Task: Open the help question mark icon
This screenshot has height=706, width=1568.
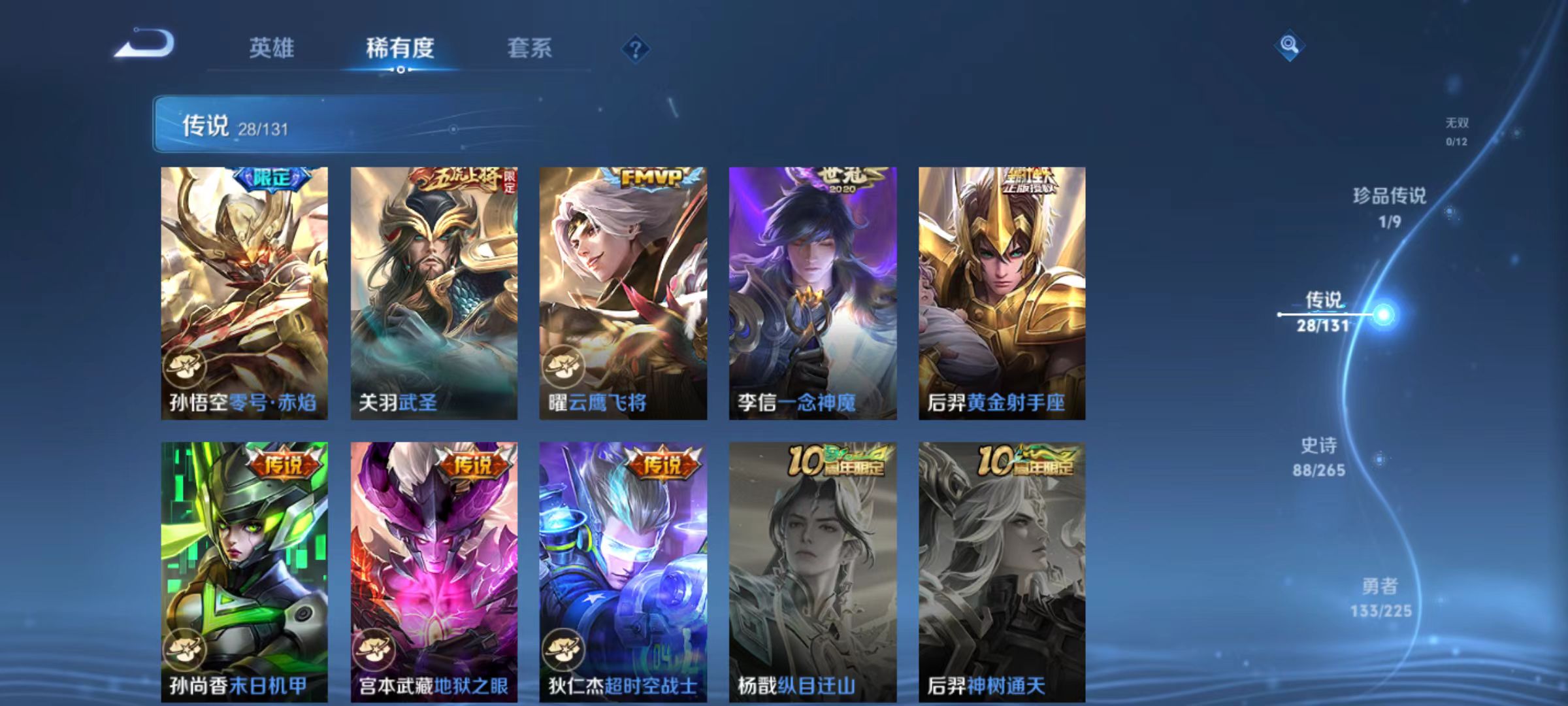Action: 636,49
